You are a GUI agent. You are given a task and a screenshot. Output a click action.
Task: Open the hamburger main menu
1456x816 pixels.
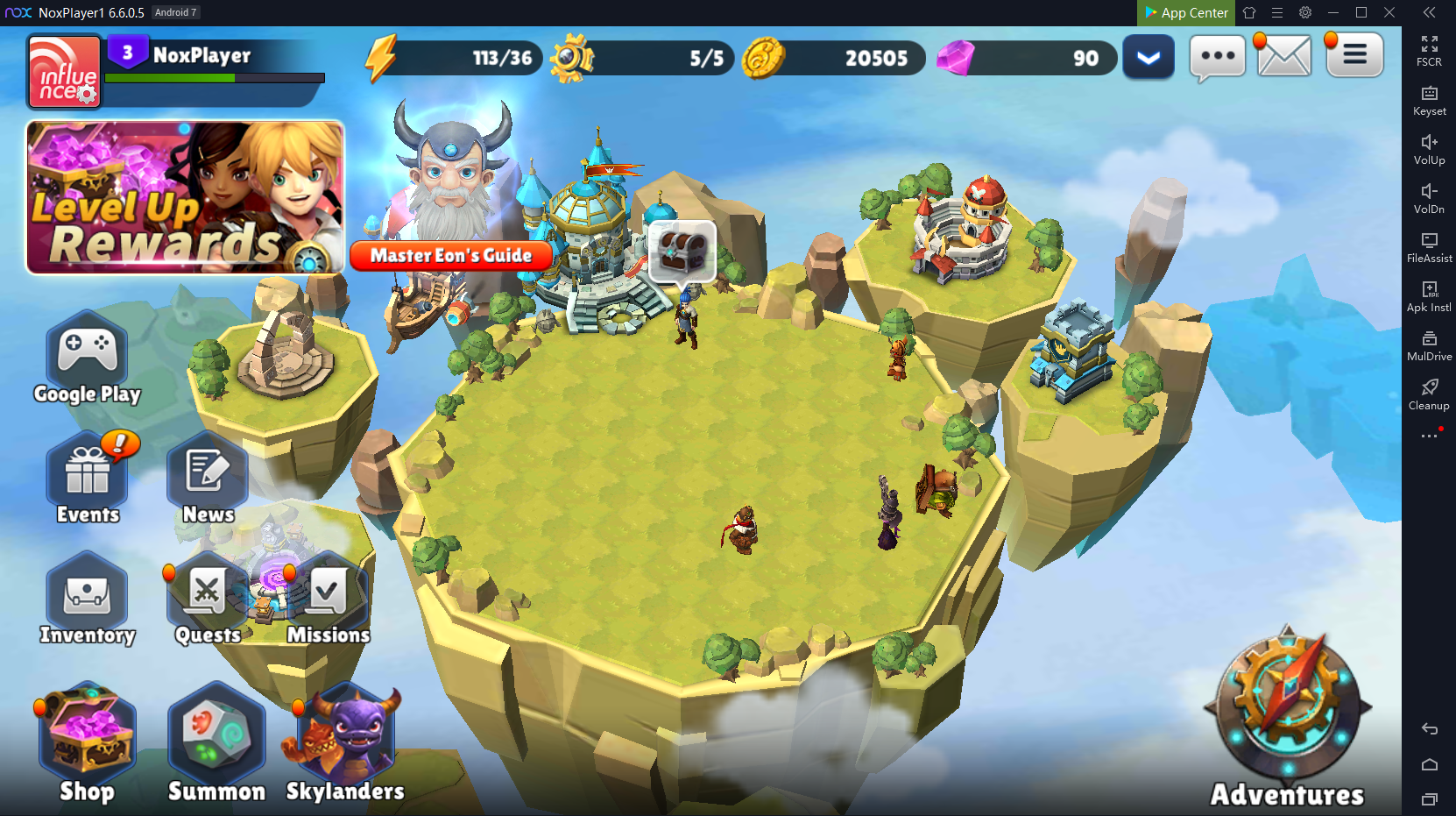[1354, 55]
